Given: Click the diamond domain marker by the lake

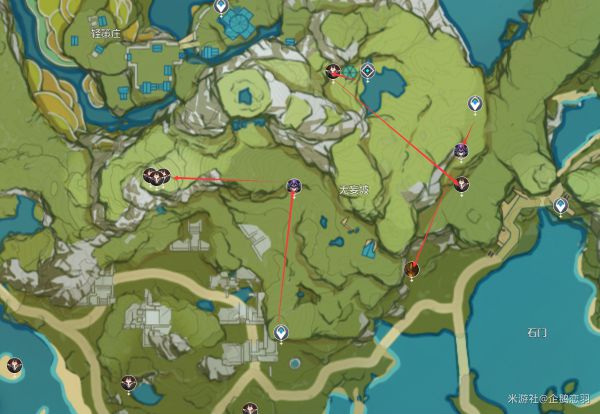Looking at the screenshot, I should (x=368, y=71).
